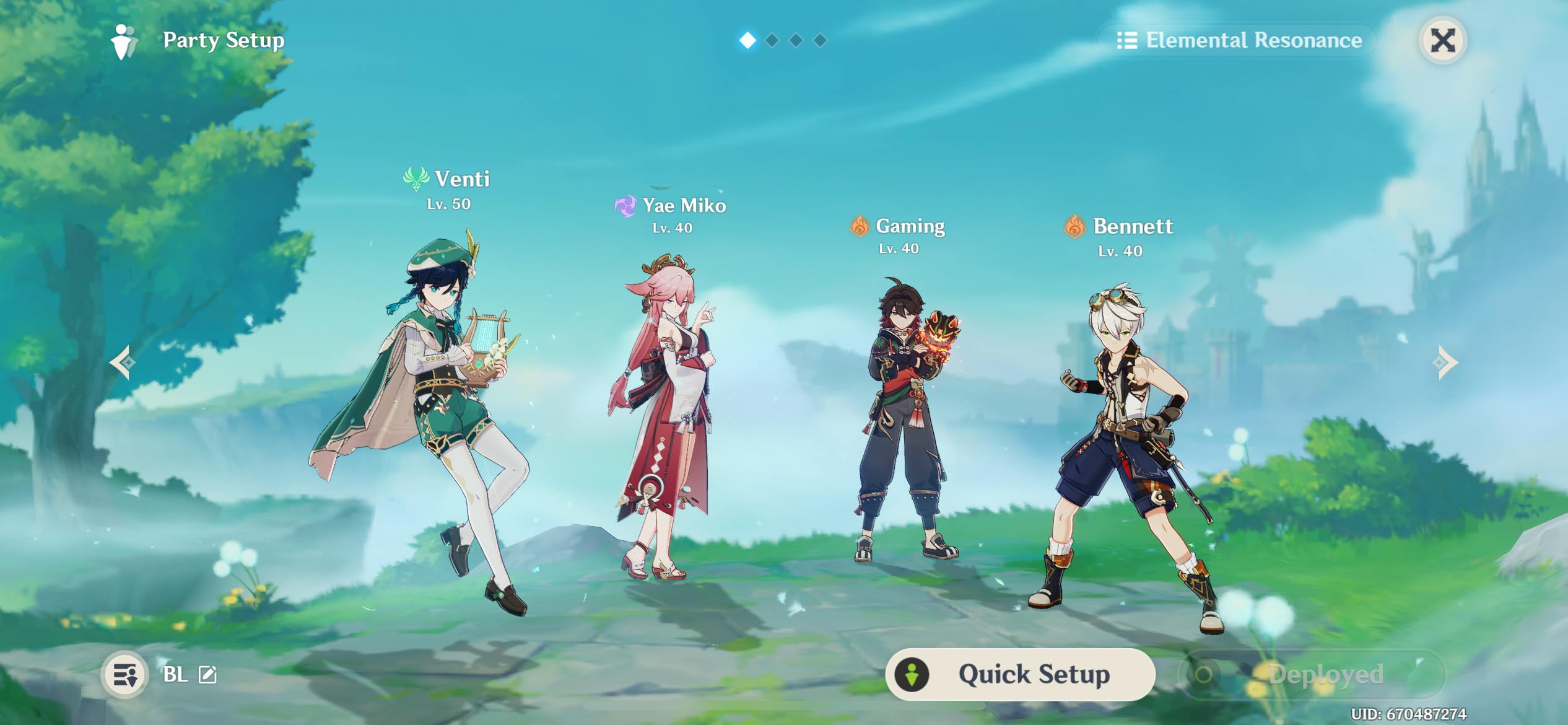Open the Elemental Resonance list
Viewport: 1568px width, 725px height.
point(1239,41)
